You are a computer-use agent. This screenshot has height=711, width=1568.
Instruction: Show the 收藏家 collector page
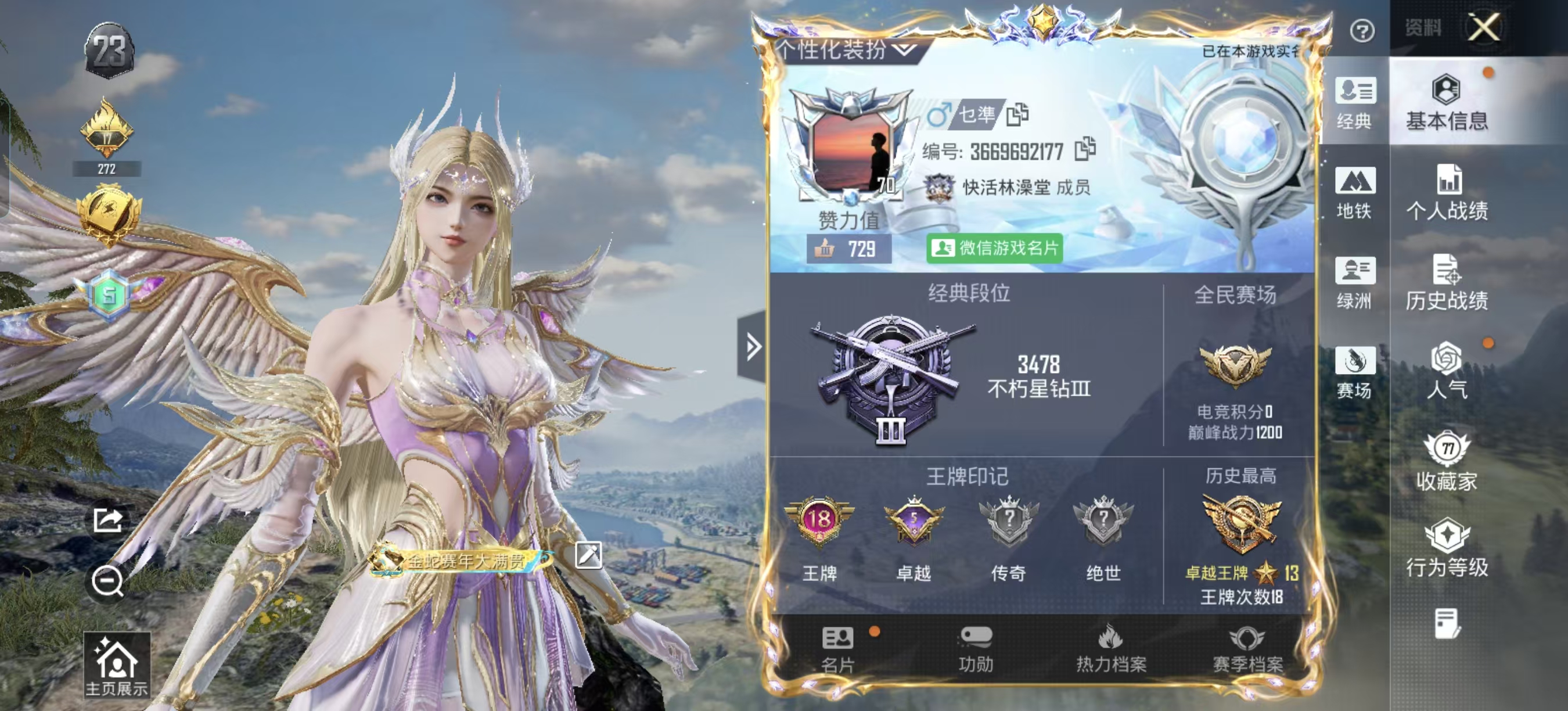pos(1447,461)
